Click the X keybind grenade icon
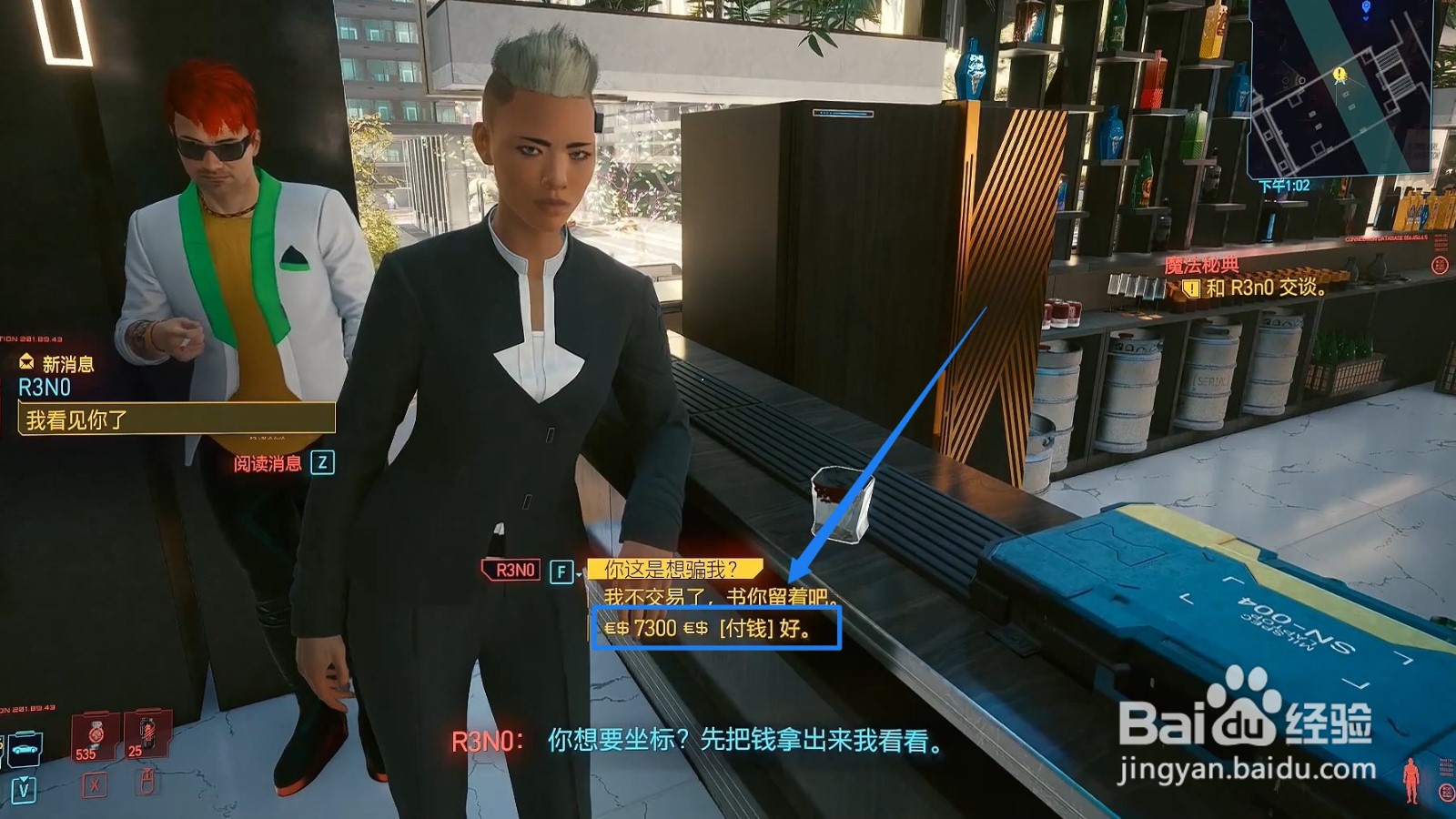 pos(95,785)
